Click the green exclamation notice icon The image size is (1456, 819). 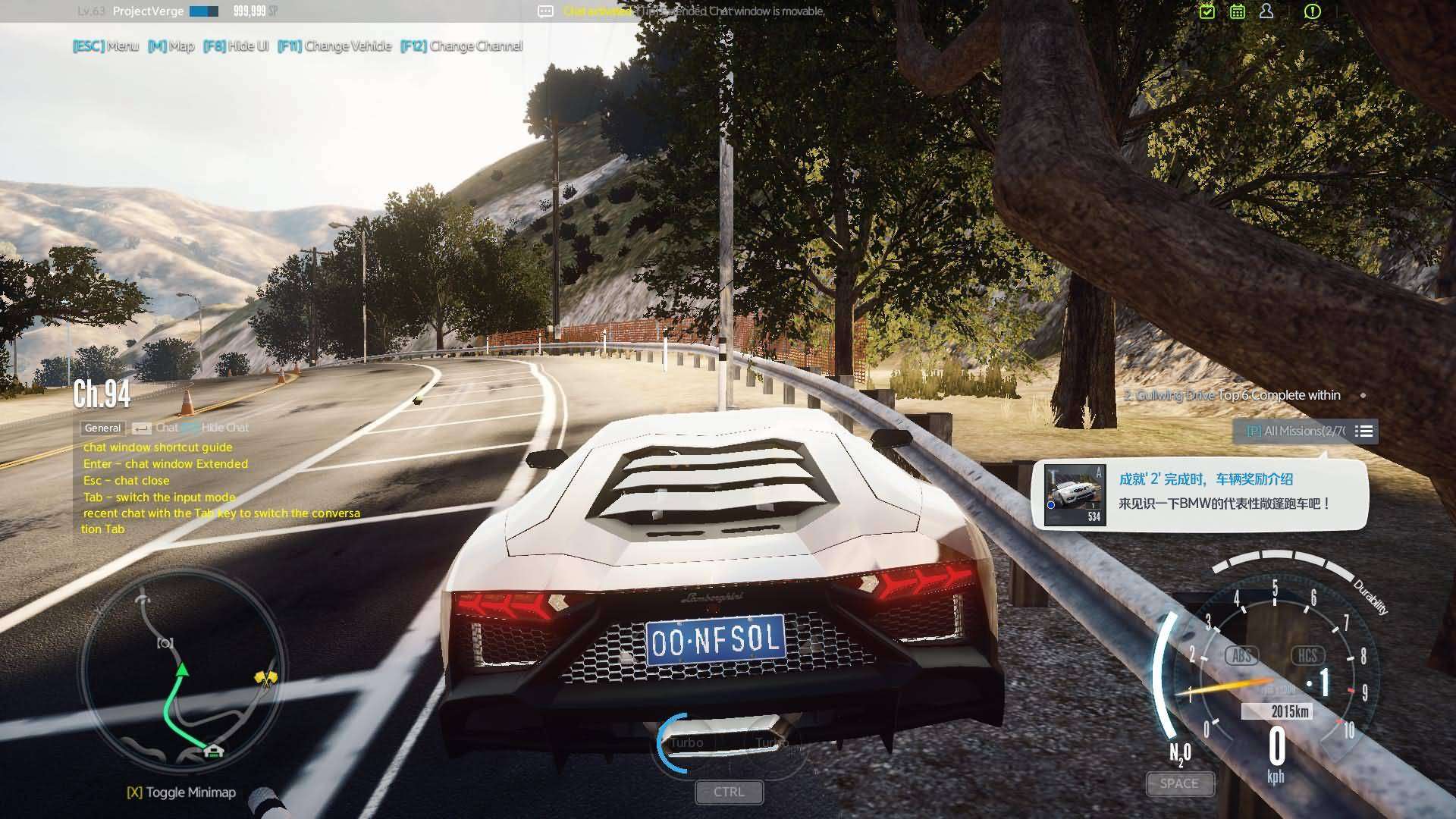point(1312,11)
